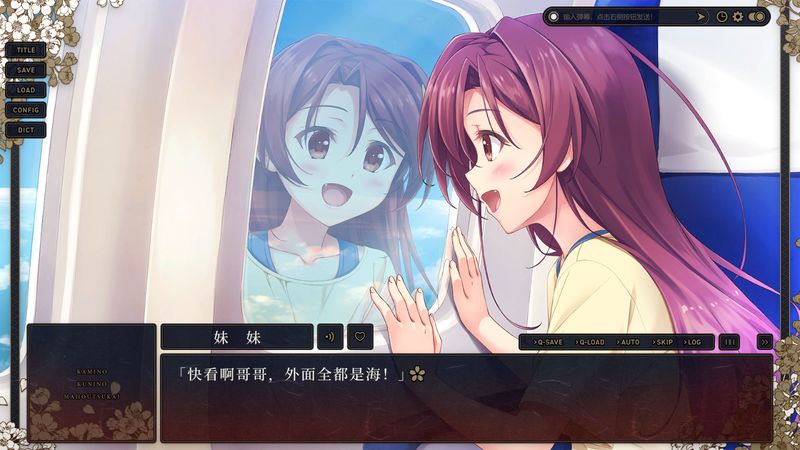Click the double-arrow button at the dialogue bar's end
The image size is (800, 450).
[764, 342]
